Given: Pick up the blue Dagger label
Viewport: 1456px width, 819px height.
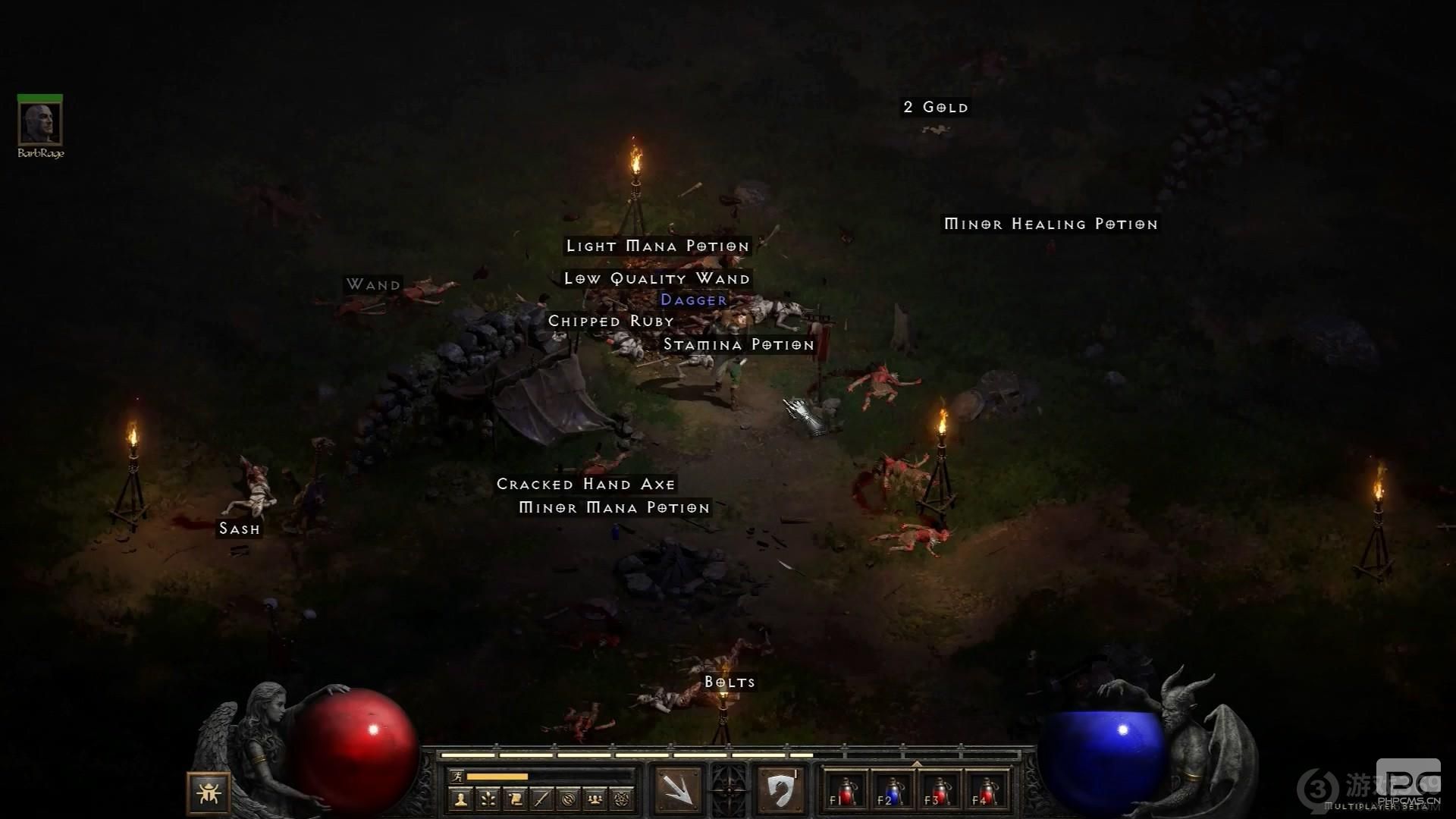Looking at the screenshot, I should [693, 300].
